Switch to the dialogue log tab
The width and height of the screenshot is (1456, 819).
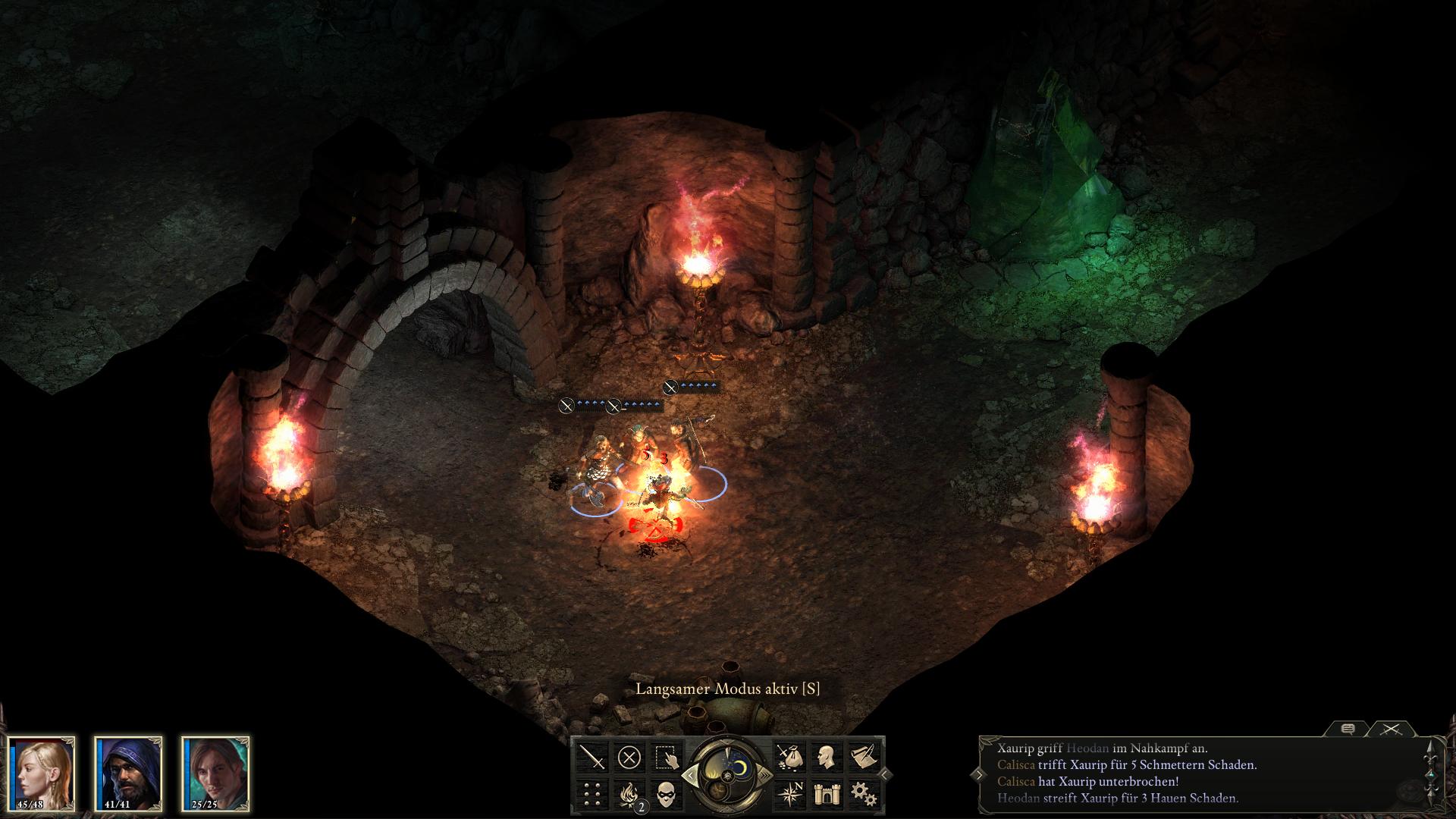click(1348, 729)
